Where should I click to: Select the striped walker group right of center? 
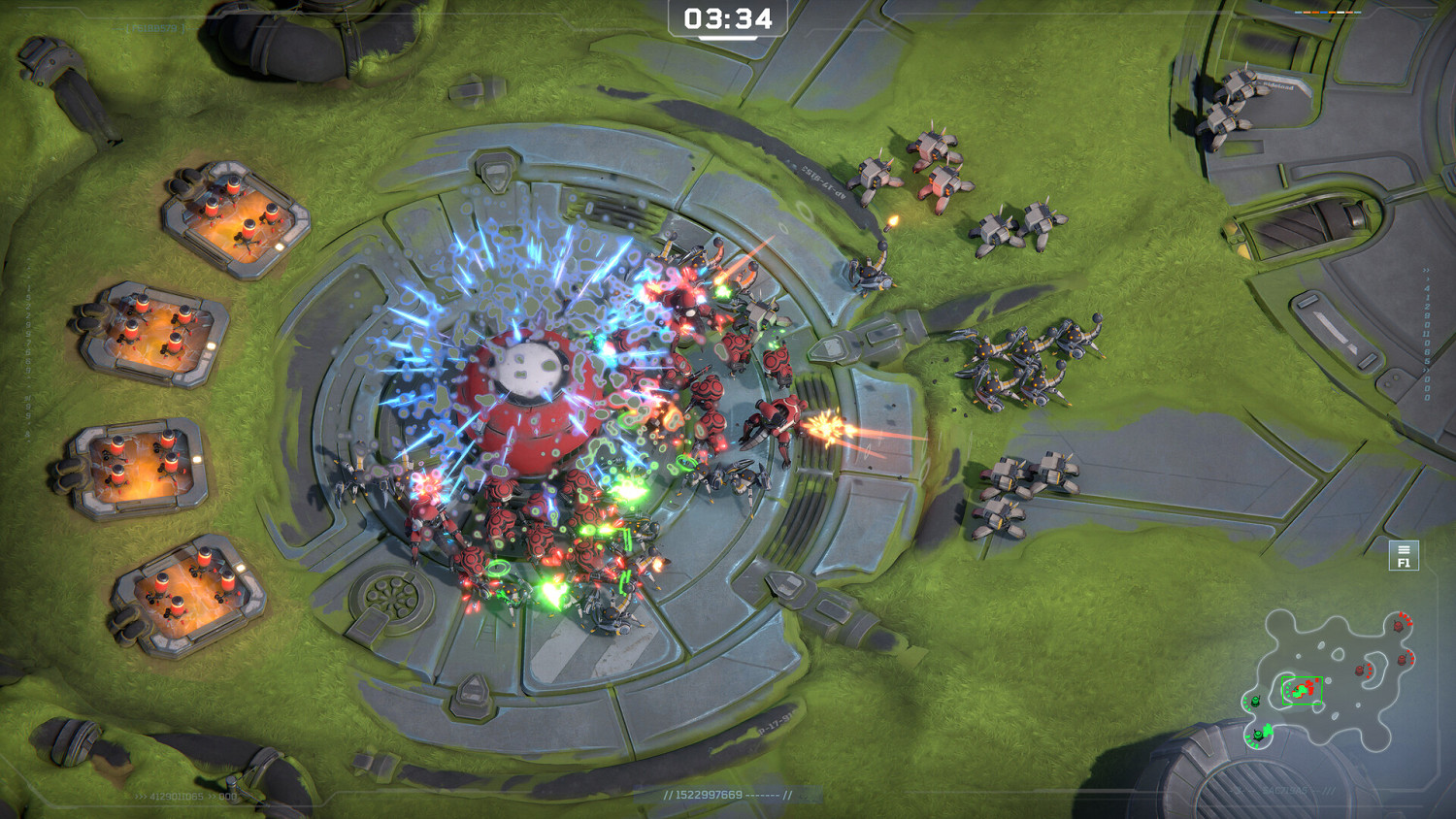point(1029,359)
